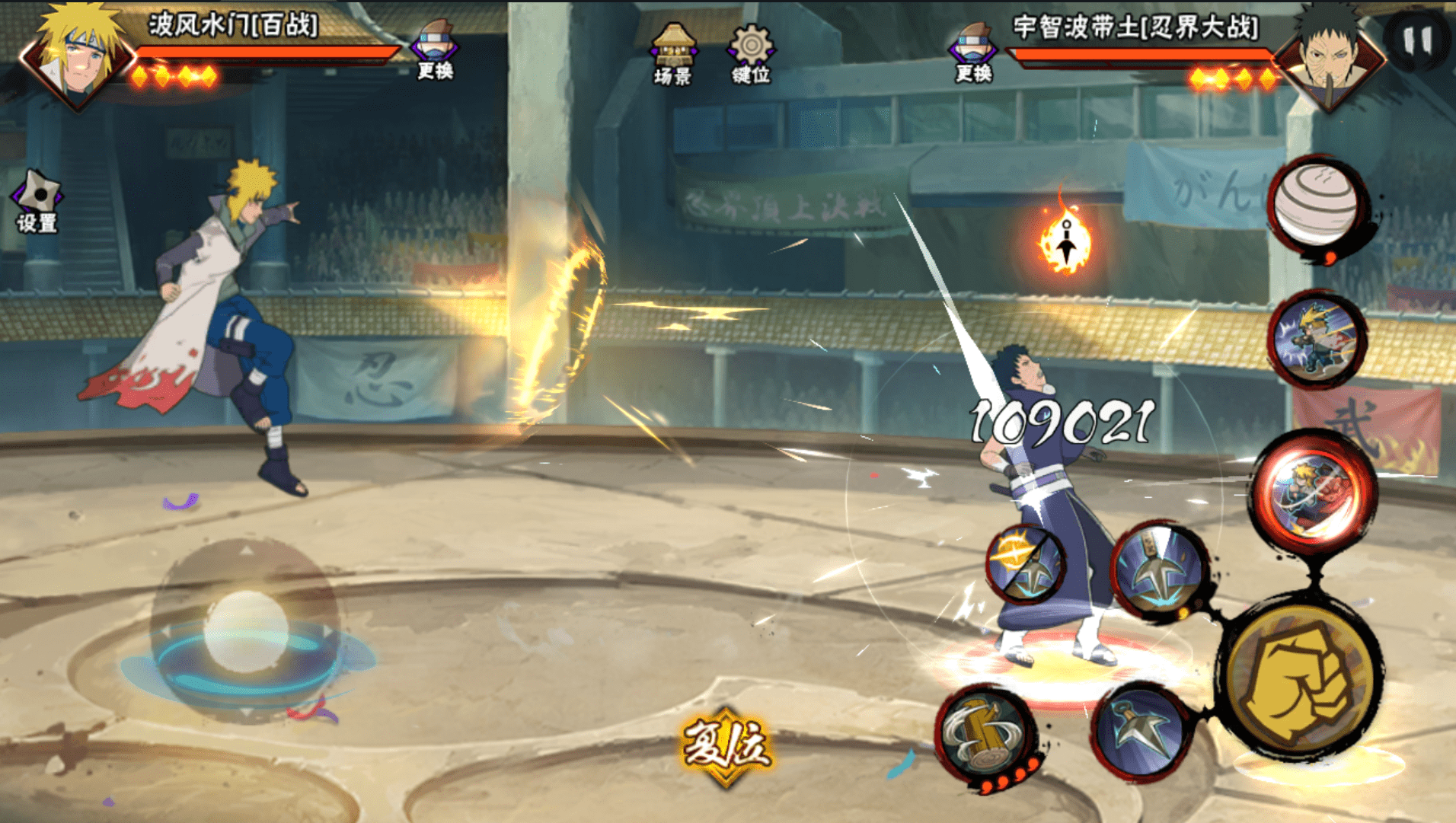Select the single kunai skill below the fist

tap(1139, 729)
